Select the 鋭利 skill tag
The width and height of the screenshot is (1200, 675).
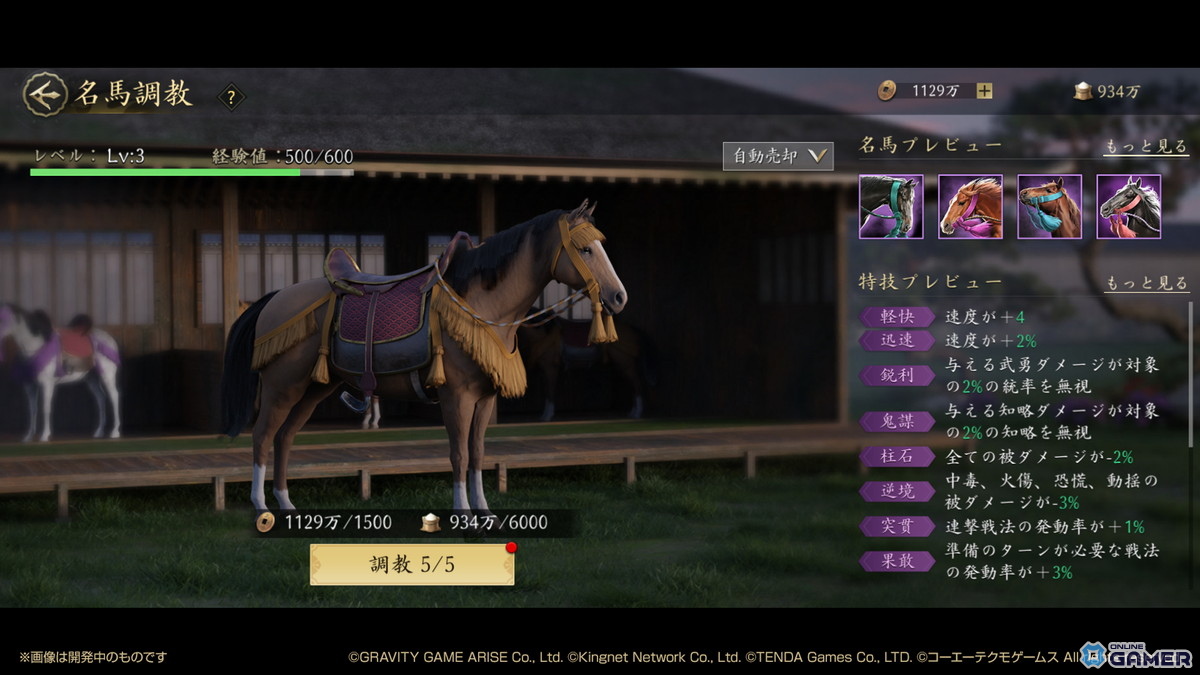point(897,376)
